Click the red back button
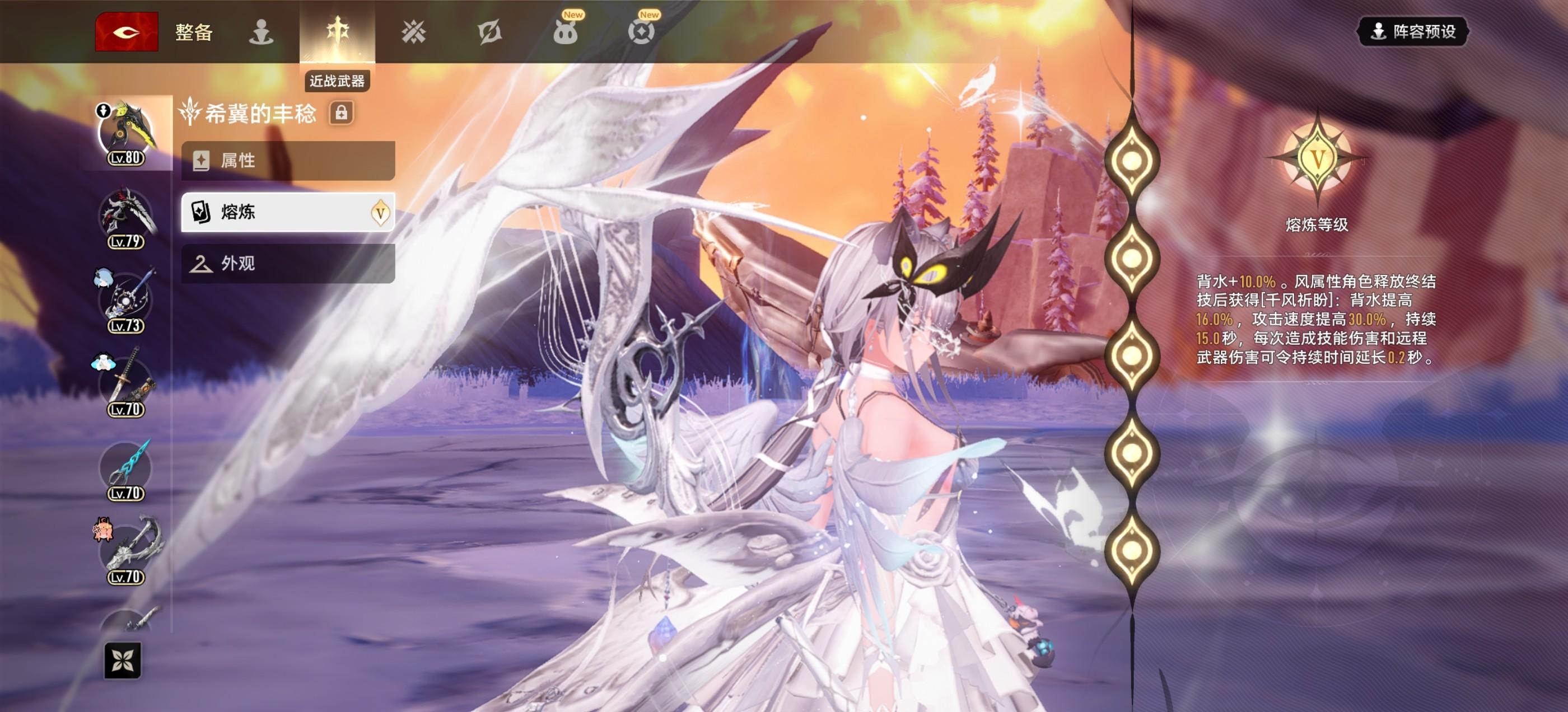Viewport: 1568px width, 712px height. coord(127,32)
